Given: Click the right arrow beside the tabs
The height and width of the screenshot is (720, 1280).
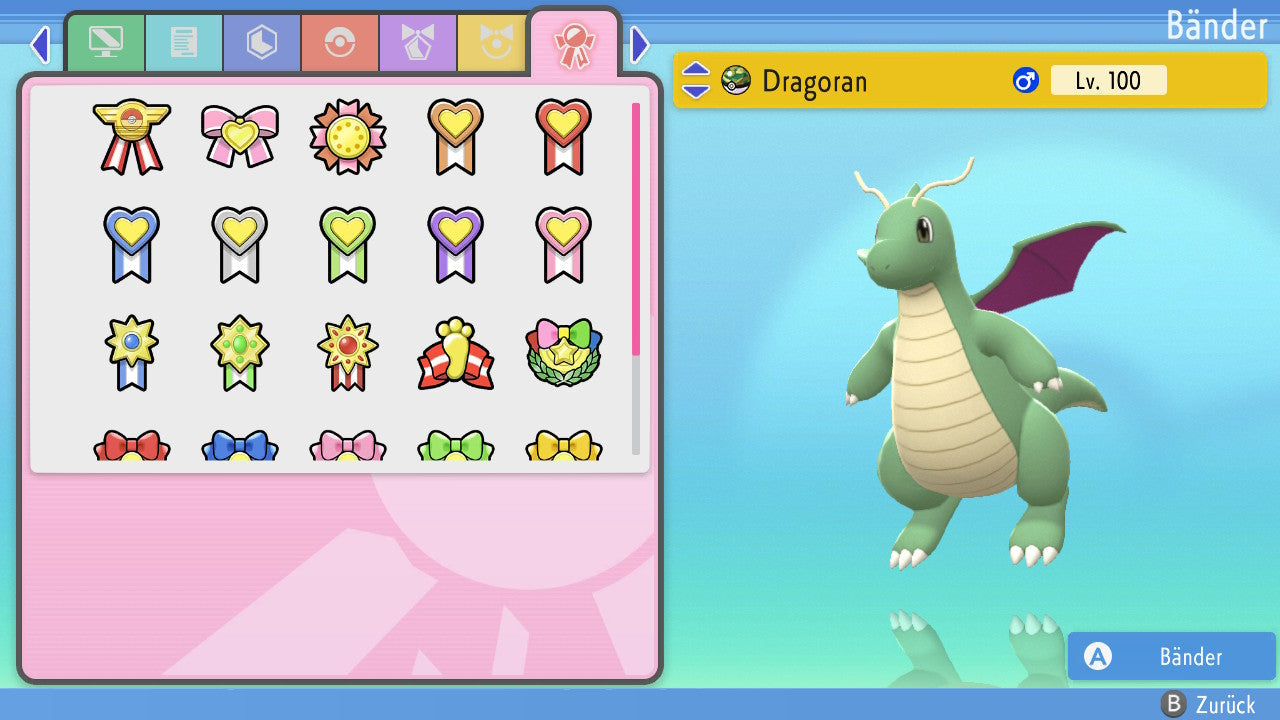Looking at the screenshot, I should tap(640, 44).
